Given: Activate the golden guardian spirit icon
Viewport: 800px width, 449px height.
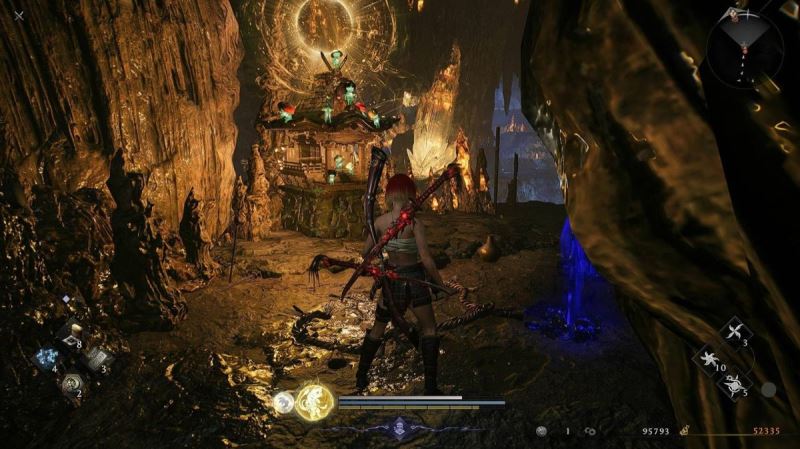Looking at the screenshot, I should click(313, 402).
